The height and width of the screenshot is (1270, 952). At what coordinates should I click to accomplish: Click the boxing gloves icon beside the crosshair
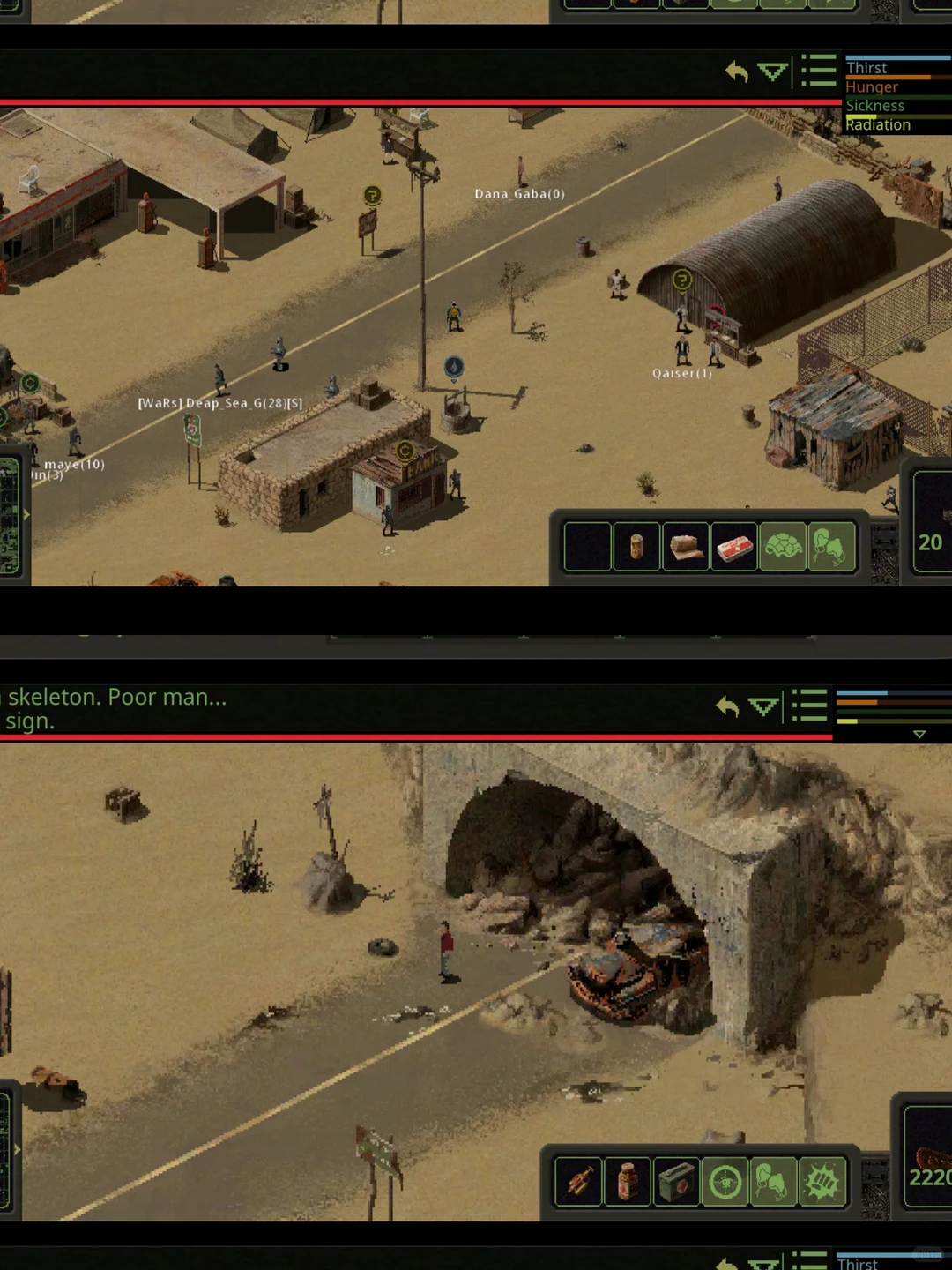pyautogui.click(x=774, y=1182)
